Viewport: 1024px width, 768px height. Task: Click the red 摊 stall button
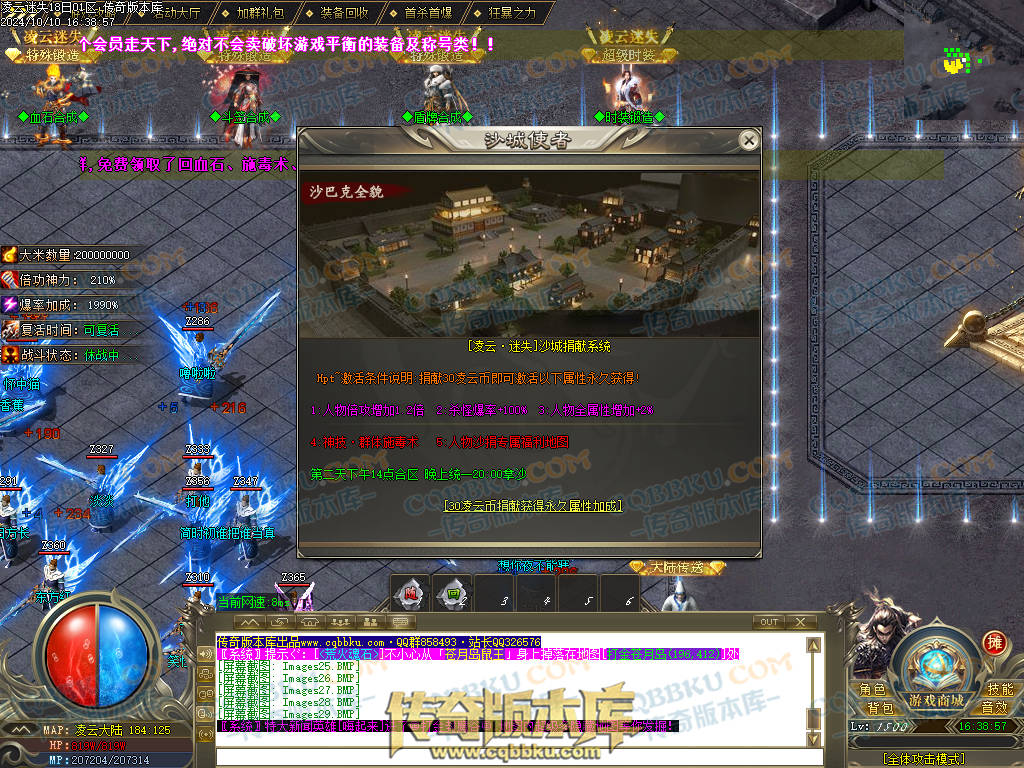click(x=993, y=643)
